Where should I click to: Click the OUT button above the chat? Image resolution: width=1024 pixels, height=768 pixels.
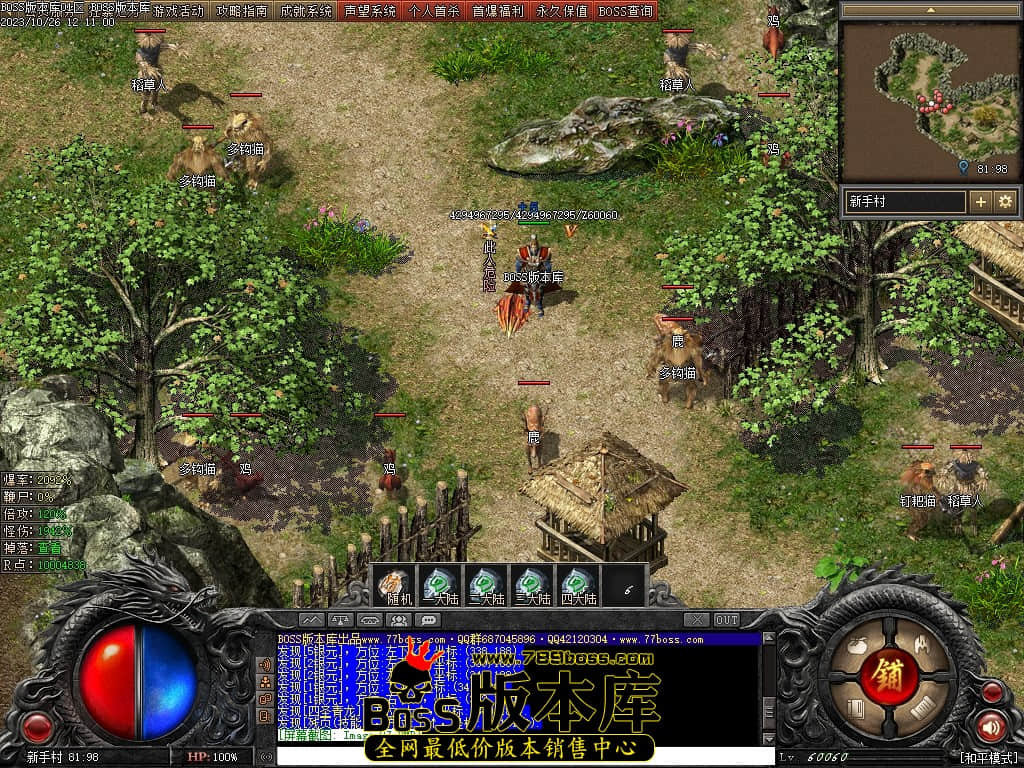coord(727,620)
